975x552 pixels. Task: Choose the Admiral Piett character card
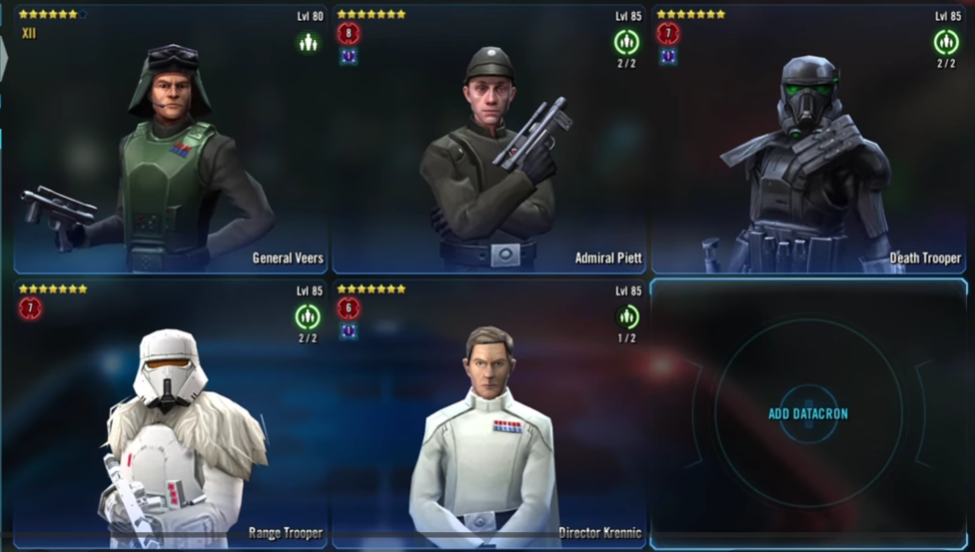tap(488, 140)
